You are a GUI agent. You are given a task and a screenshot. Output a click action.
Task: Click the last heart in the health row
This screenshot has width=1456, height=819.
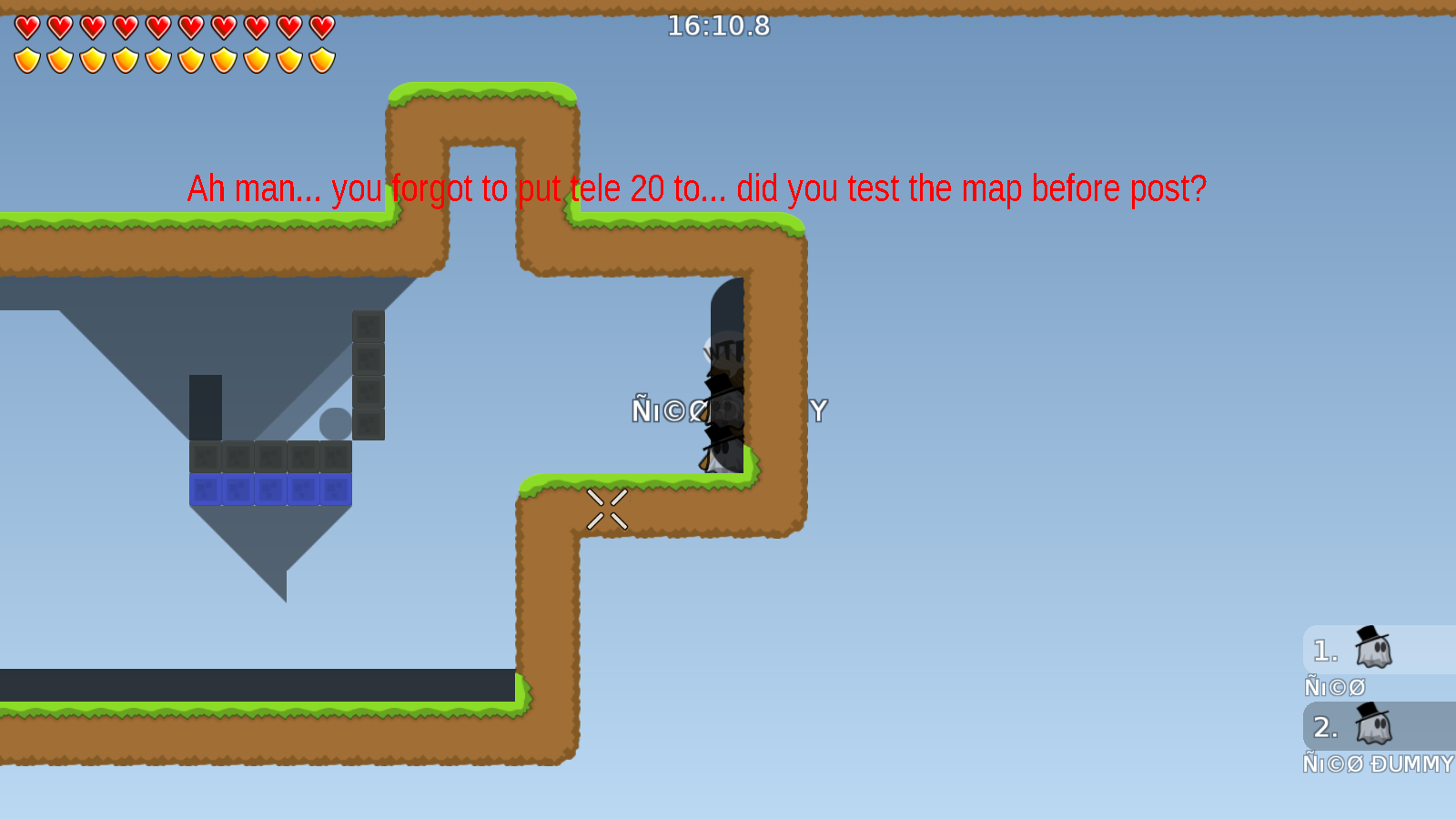320,26
